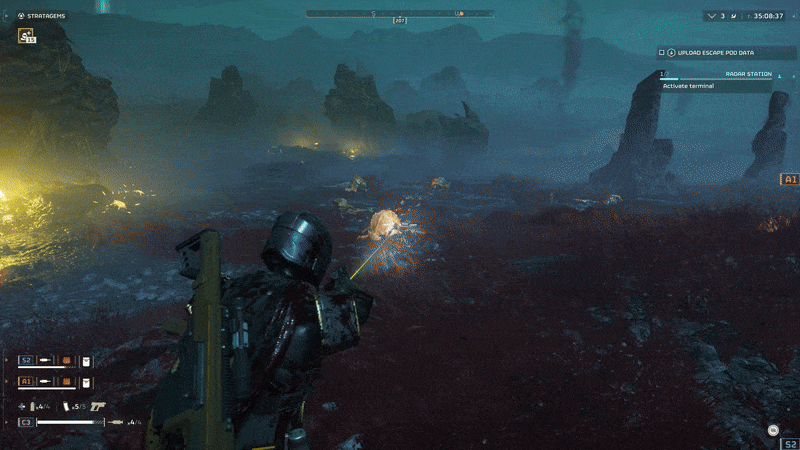This screenshot has width=800, height=450.
Task: Select squadmate S2 tag in the squad list
Action: click(27, 360)
